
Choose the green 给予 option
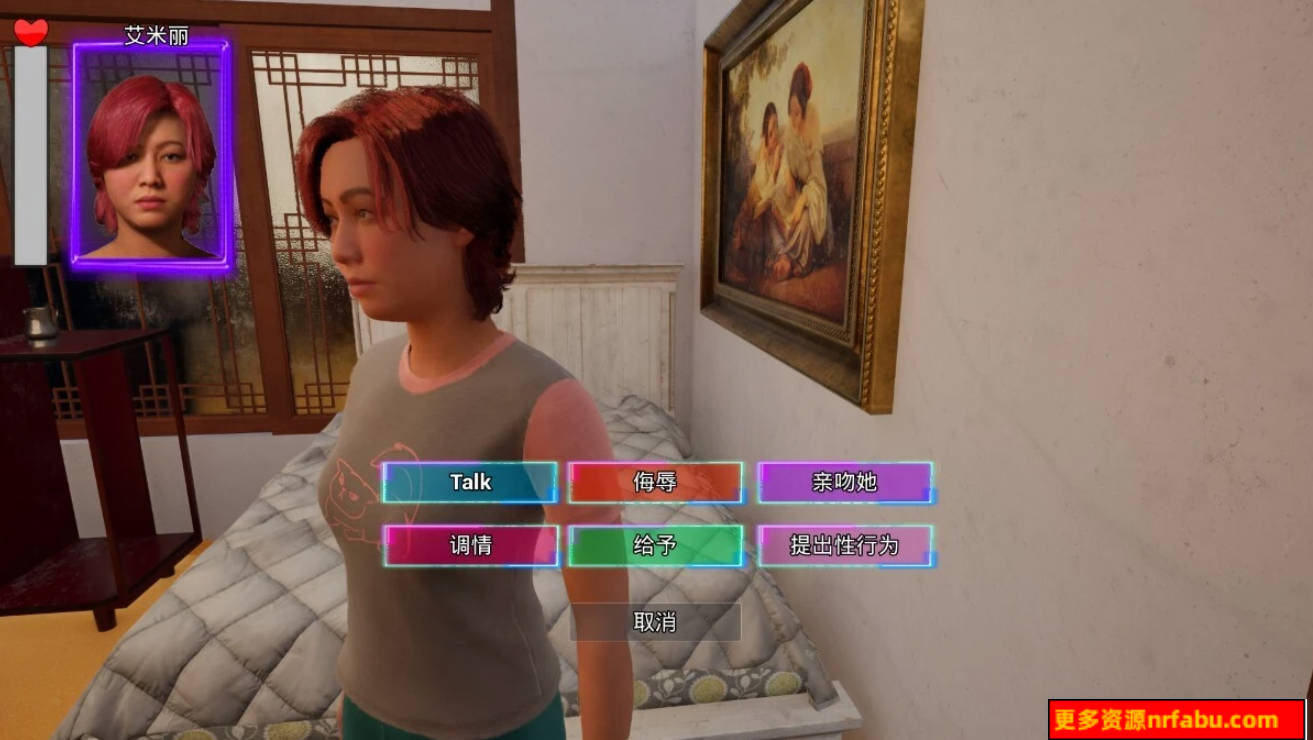tap(655, 546)
